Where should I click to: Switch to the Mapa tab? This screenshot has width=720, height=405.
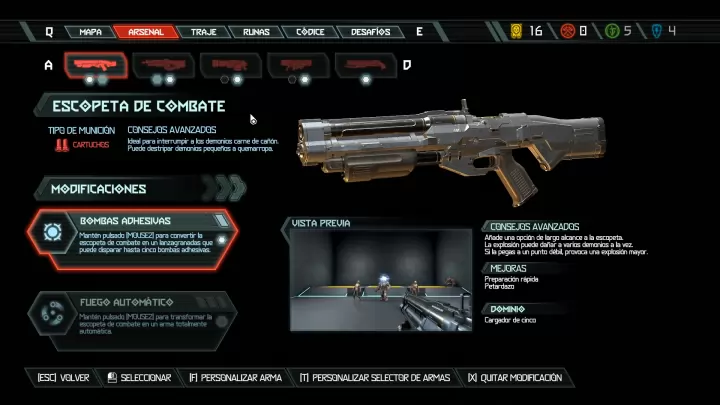click(90, 31)
